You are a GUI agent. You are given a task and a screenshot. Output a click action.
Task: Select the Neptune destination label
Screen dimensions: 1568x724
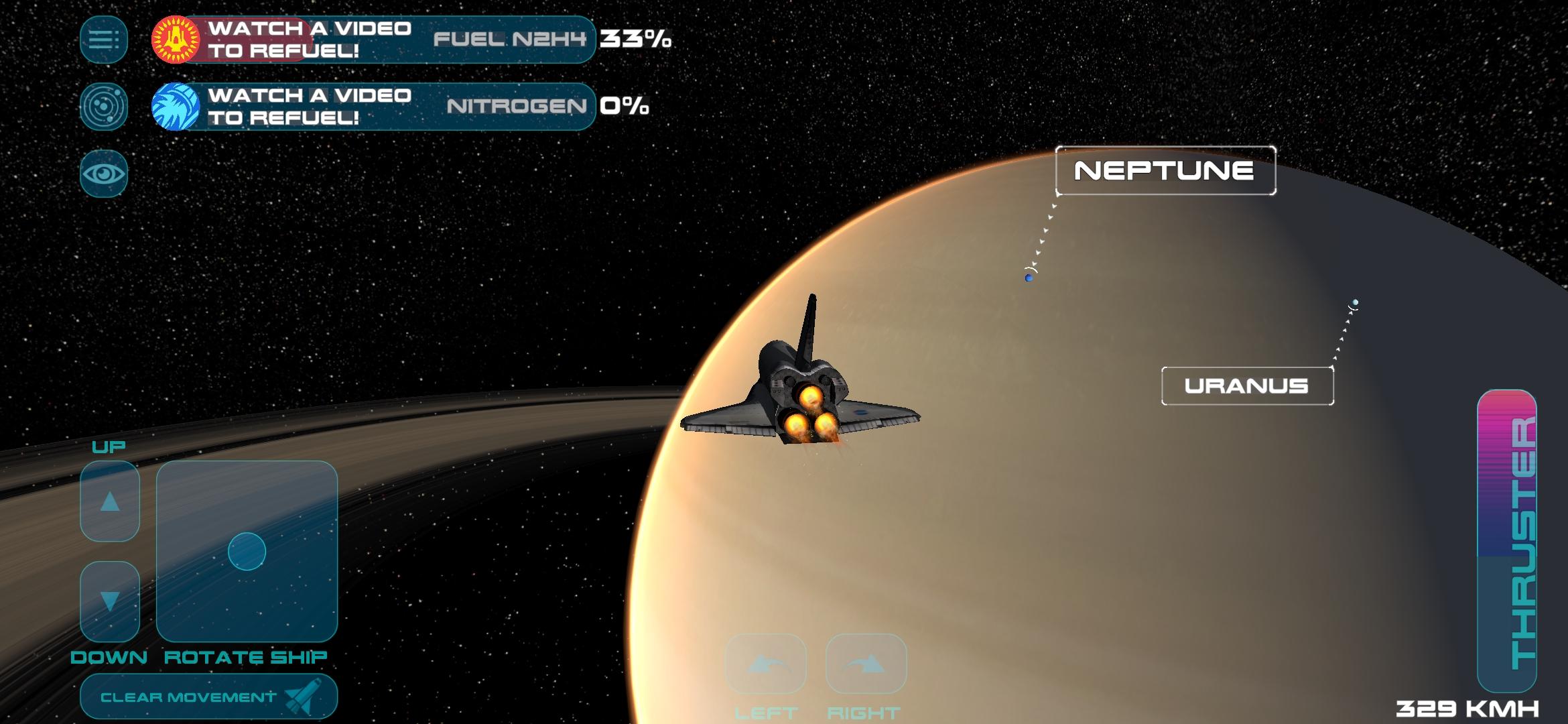pyautogui.click(x=1165, y=171)
